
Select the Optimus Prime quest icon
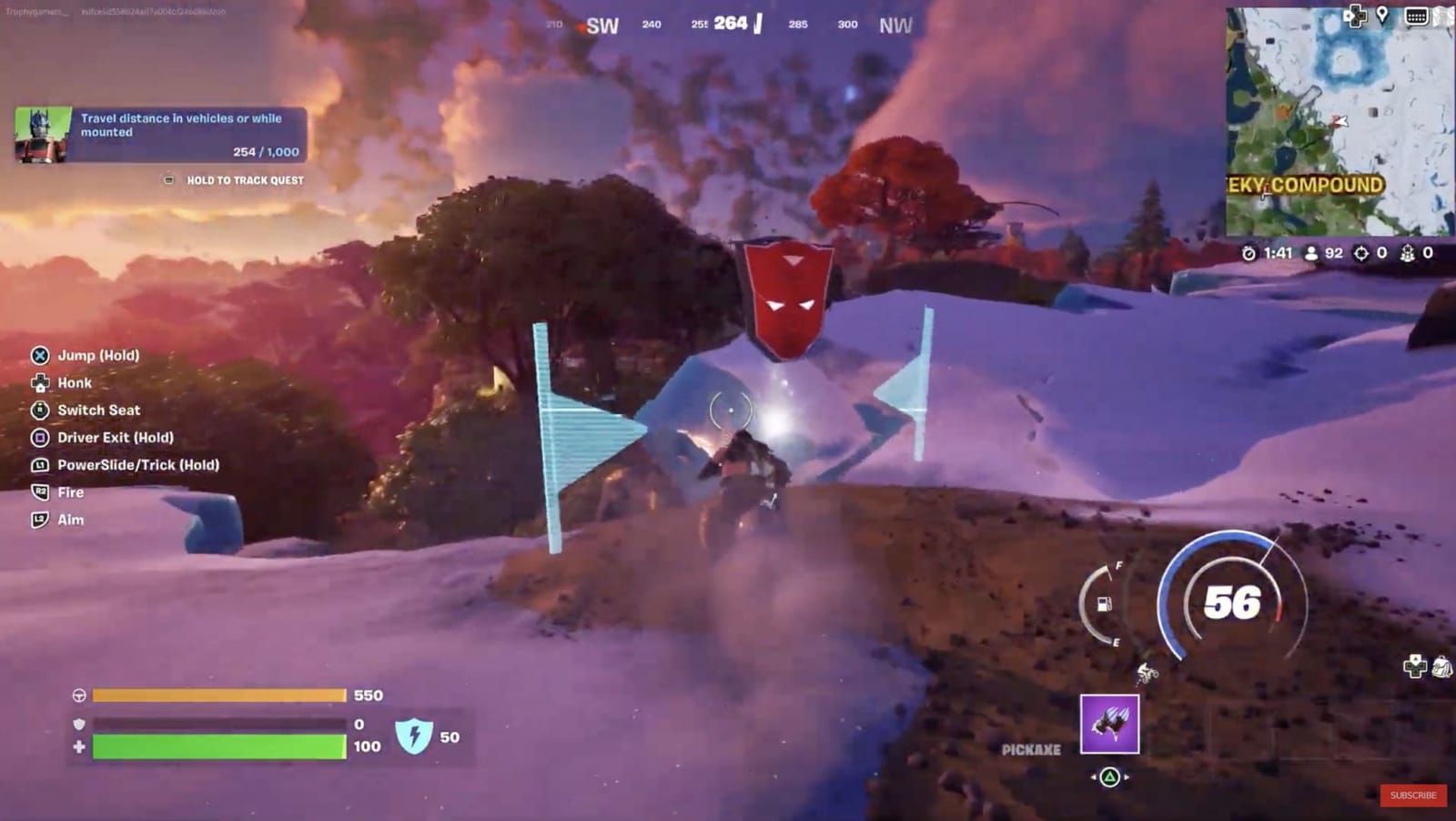(40, 133)
